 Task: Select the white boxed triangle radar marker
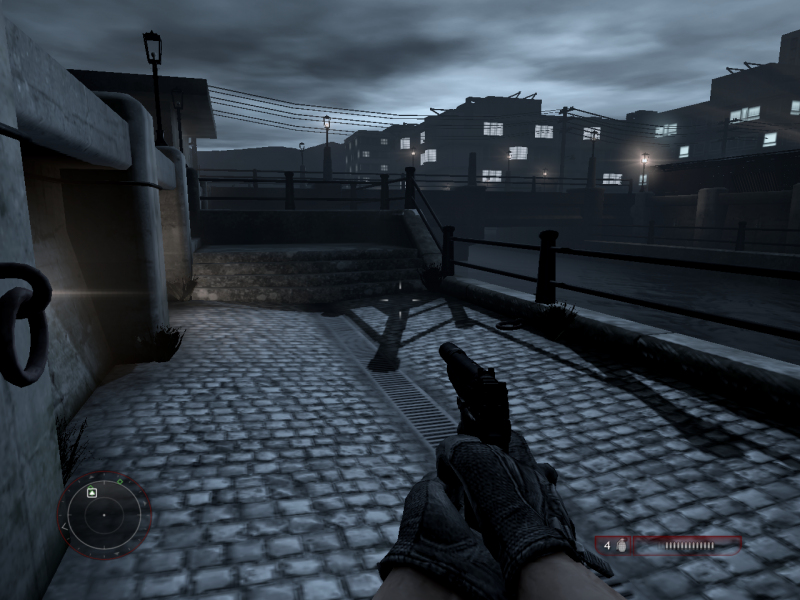click(92, 492)
